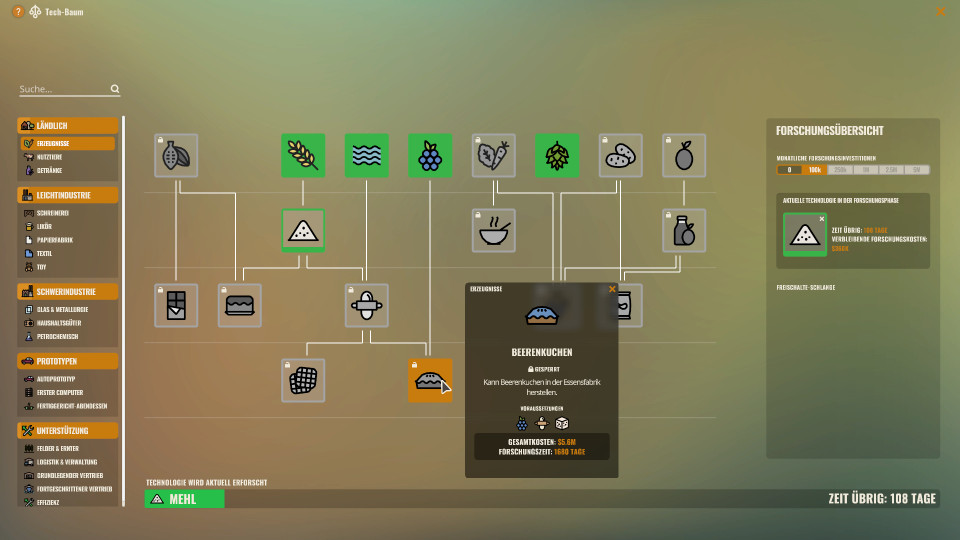Open the Nutztiere category
960x540 pixels.
coord(54,157)
